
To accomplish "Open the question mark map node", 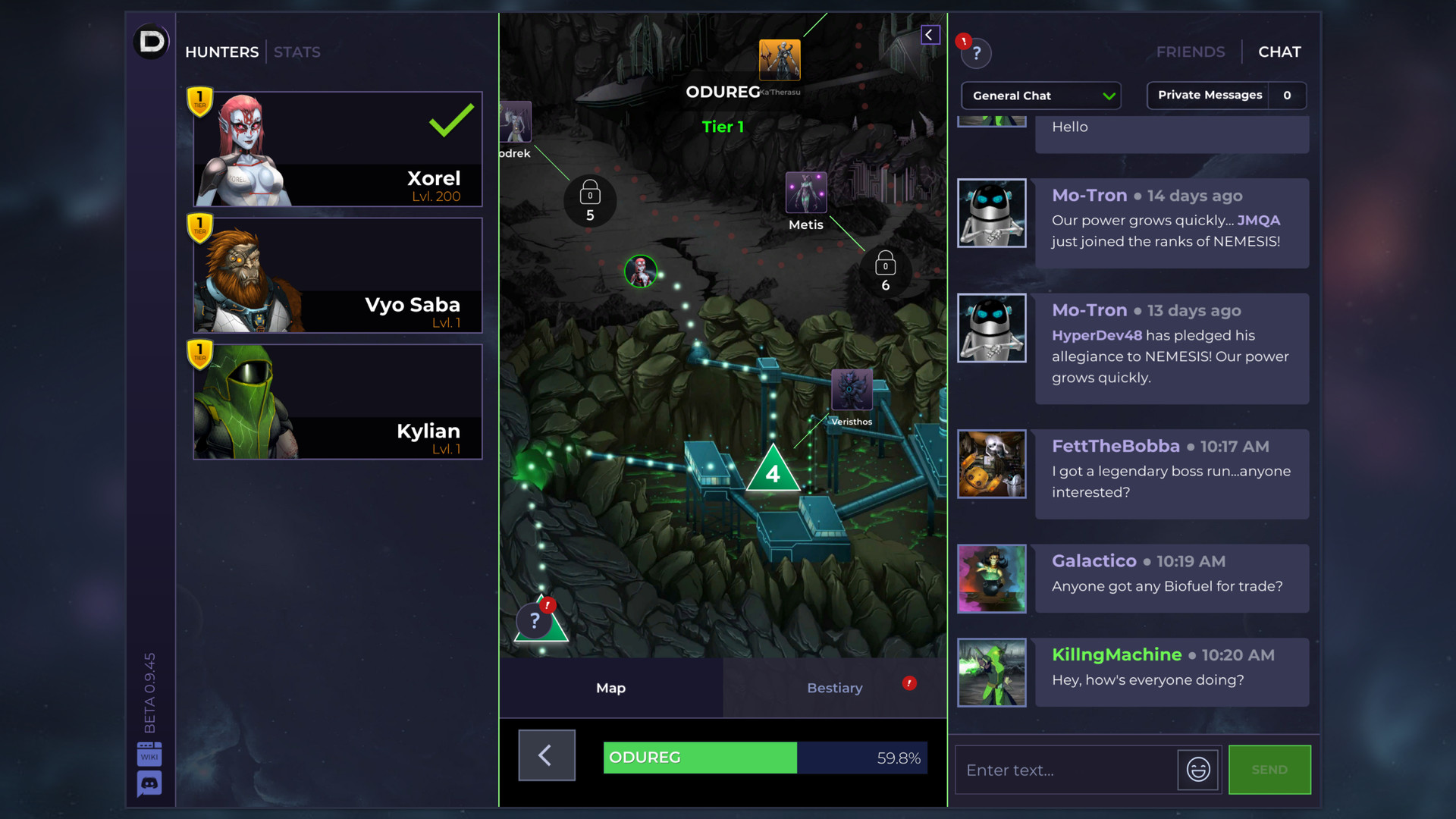I will point(535,622).
